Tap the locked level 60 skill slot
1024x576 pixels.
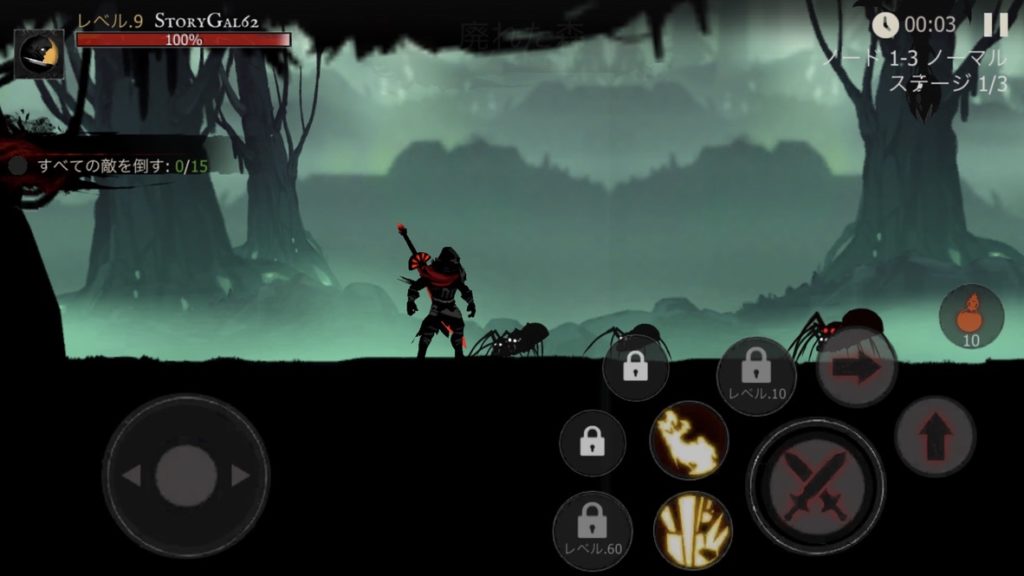click(x=592, y=530)
